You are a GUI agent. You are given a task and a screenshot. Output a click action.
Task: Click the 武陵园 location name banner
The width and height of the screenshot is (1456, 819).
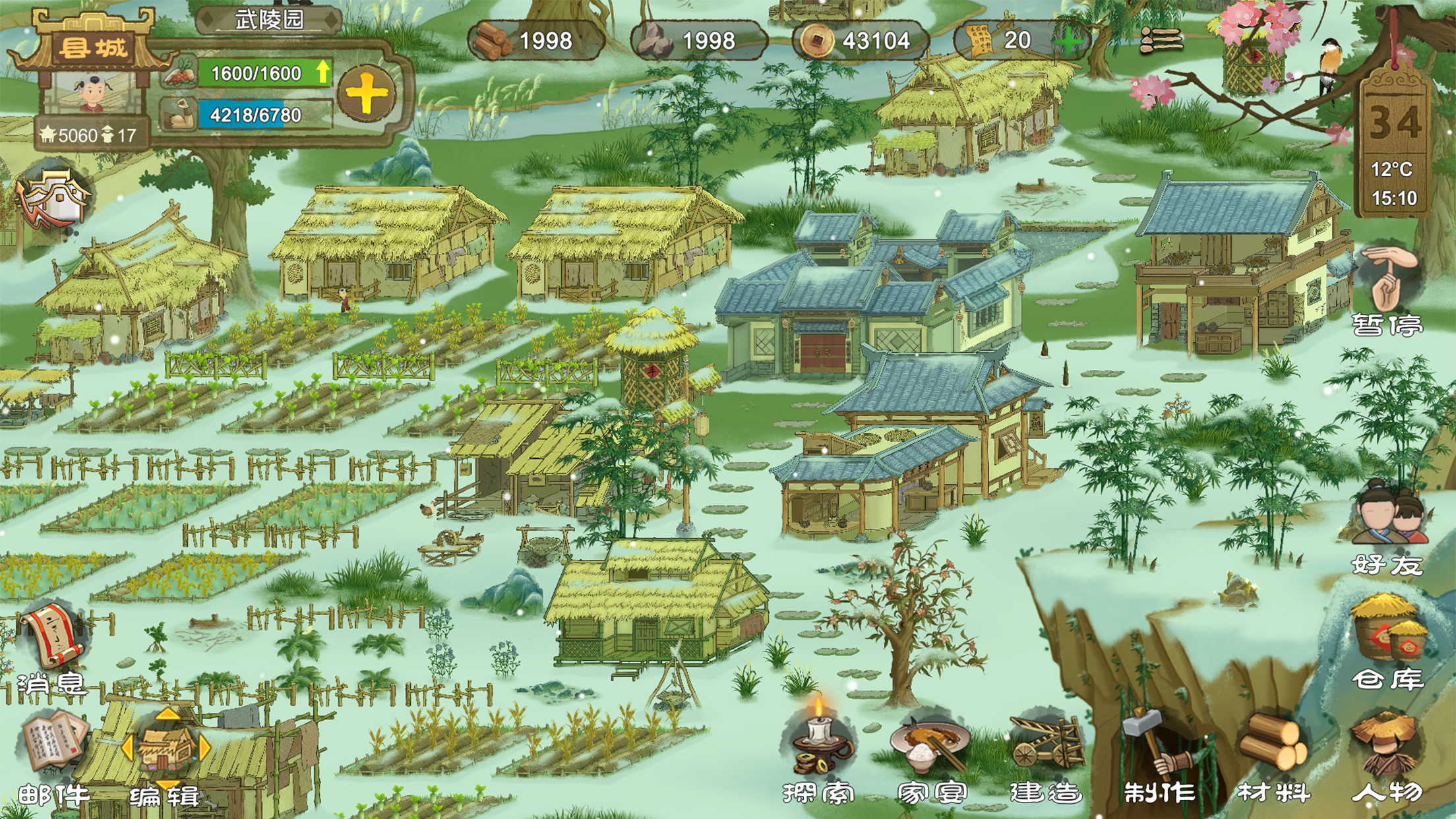[269, 20]
